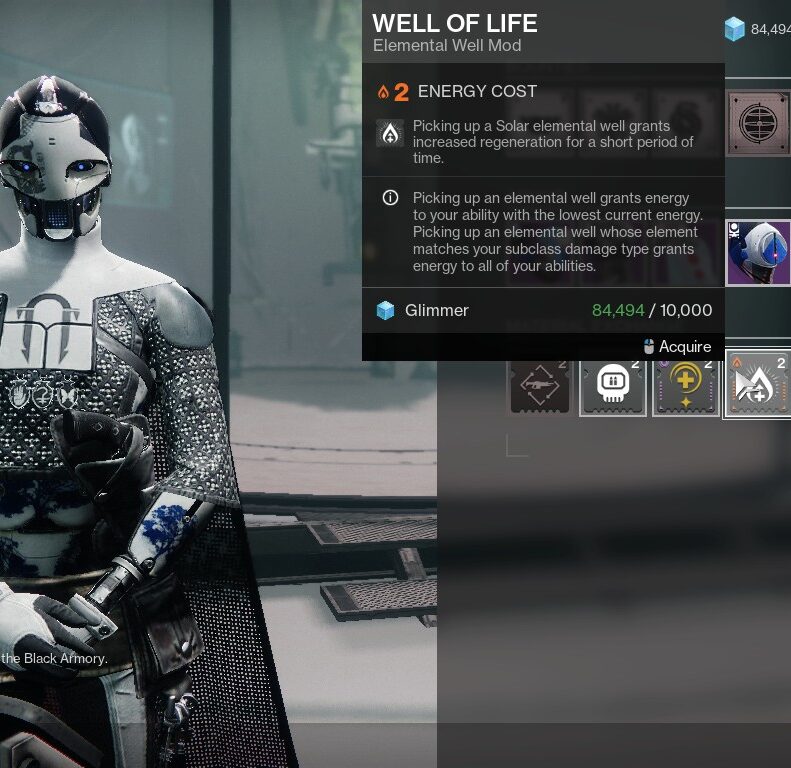
Task: Choose the dimmed rifle mod icon
Action: (x=540, y=384)
